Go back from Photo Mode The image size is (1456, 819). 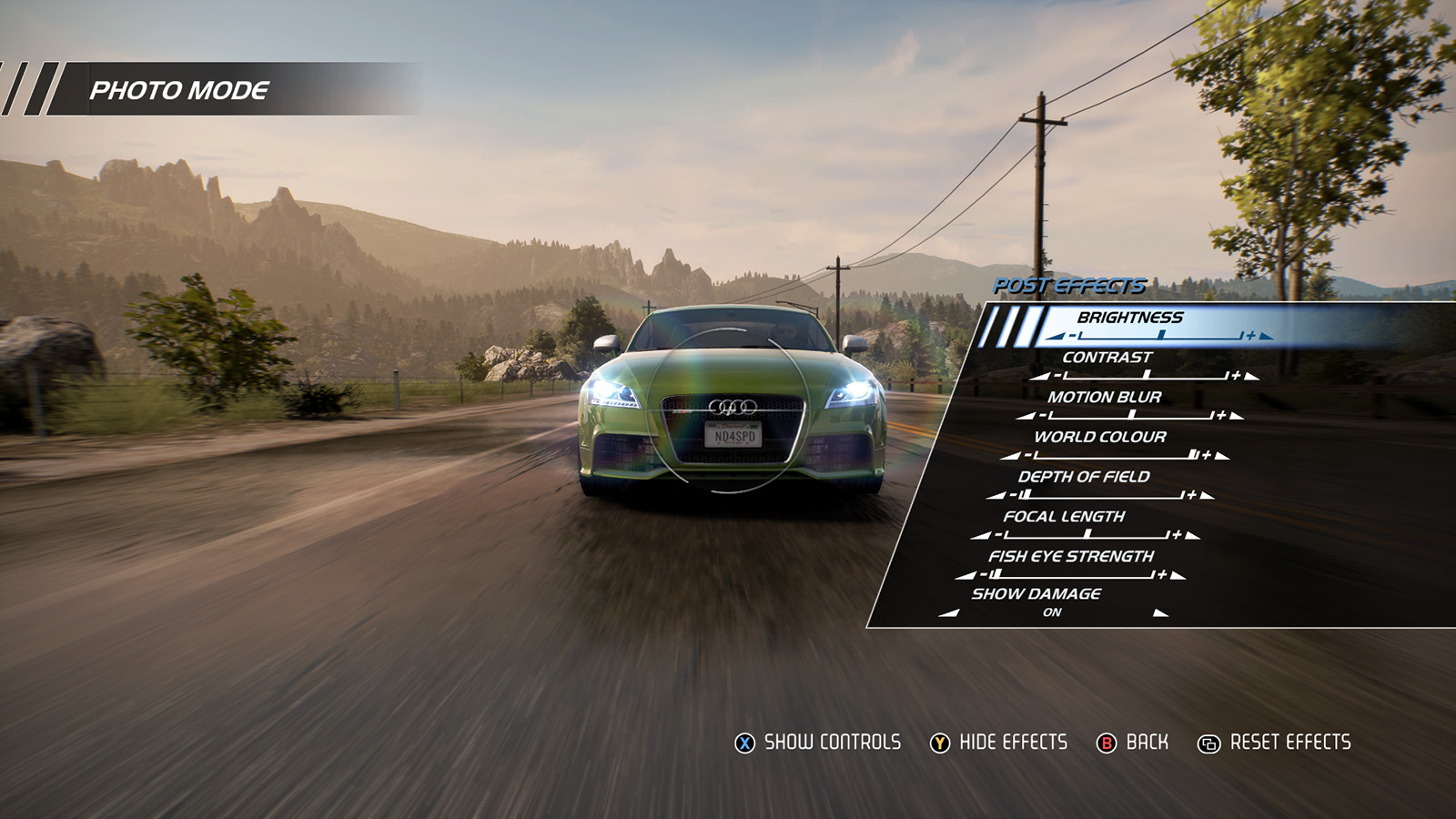click(x=1133, y=743)
